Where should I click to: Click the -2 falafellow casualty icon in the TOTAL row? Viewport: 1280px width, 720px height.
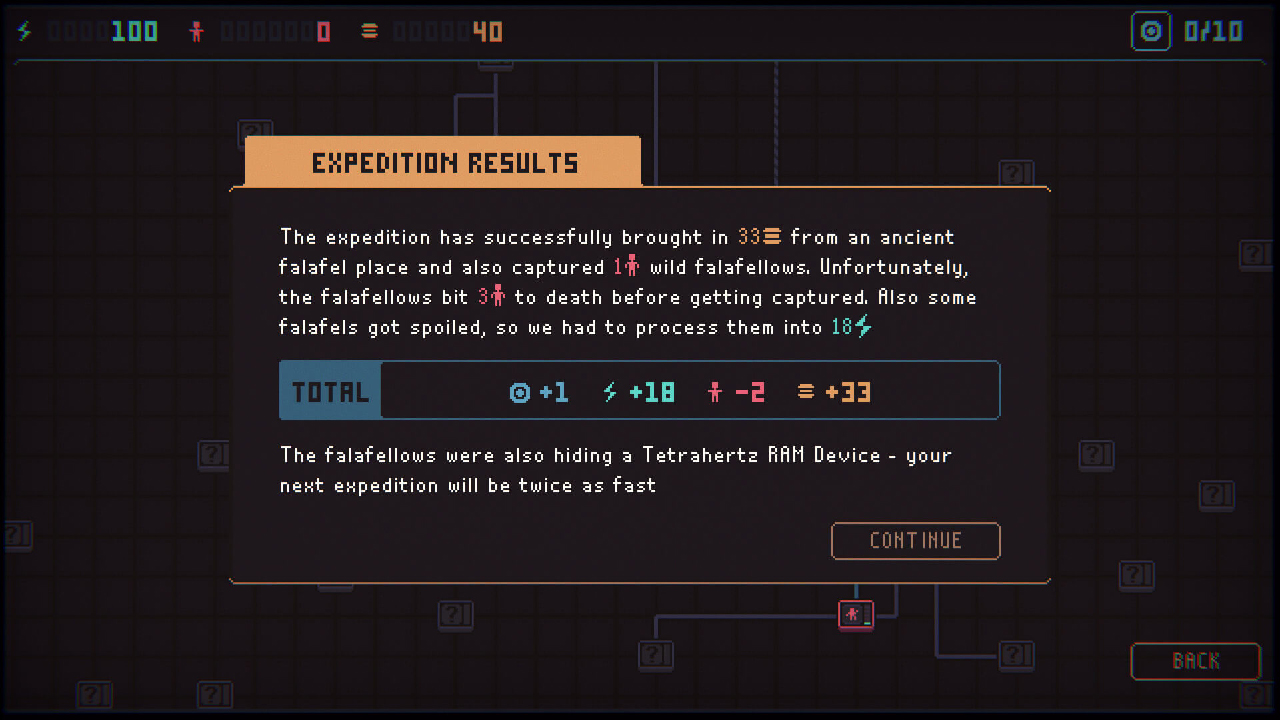click(717, 391)
